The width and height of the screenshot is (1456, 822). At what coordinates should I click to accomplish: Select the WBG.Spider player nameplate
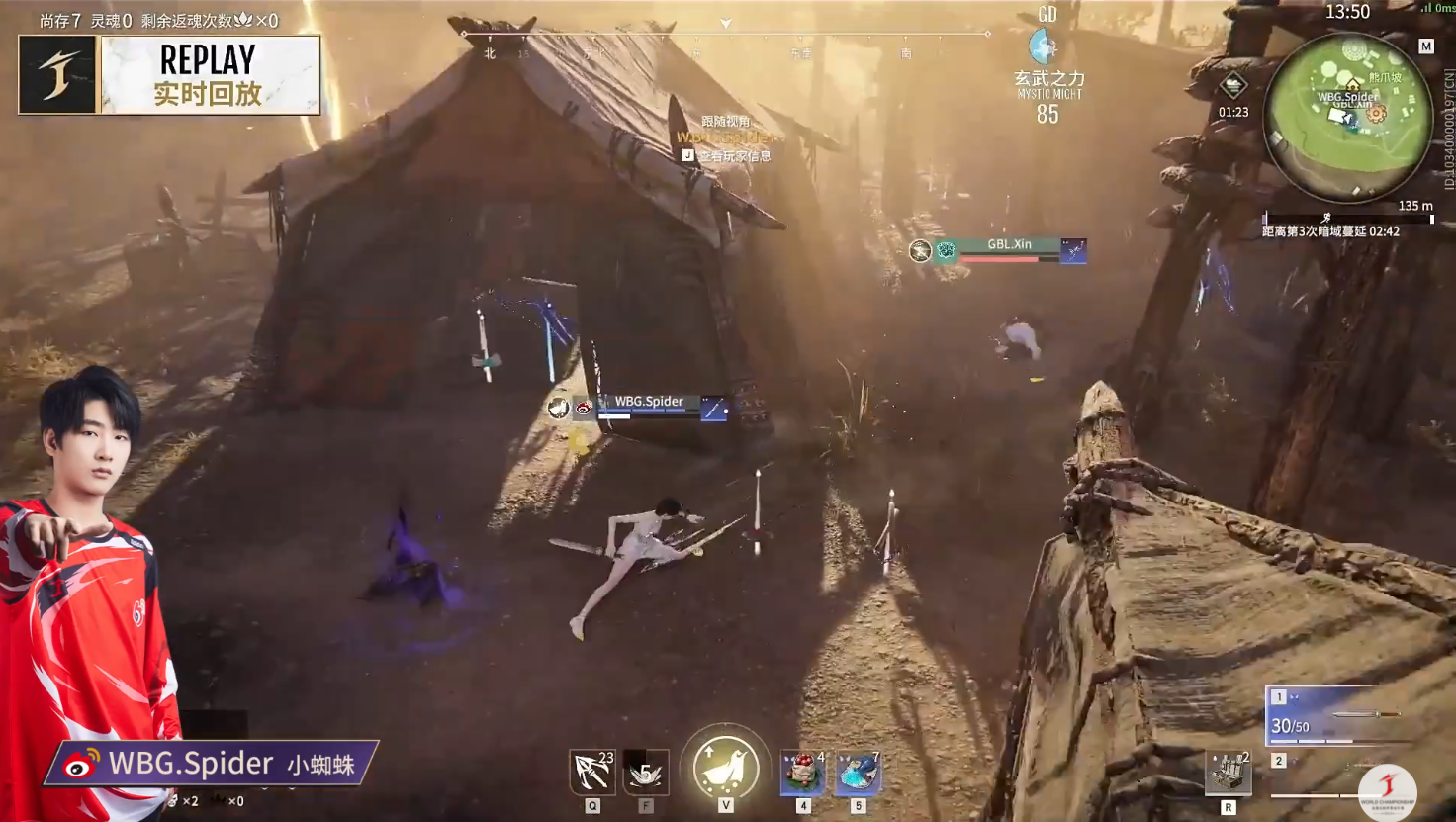click(x=649, y=407)
